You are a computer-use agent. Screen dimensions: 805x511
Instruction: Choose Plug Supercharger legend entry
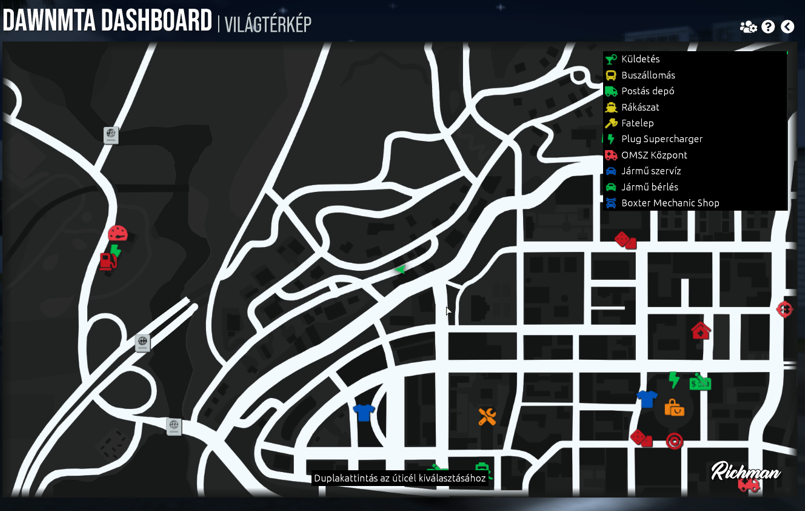(x=661, y=139)
